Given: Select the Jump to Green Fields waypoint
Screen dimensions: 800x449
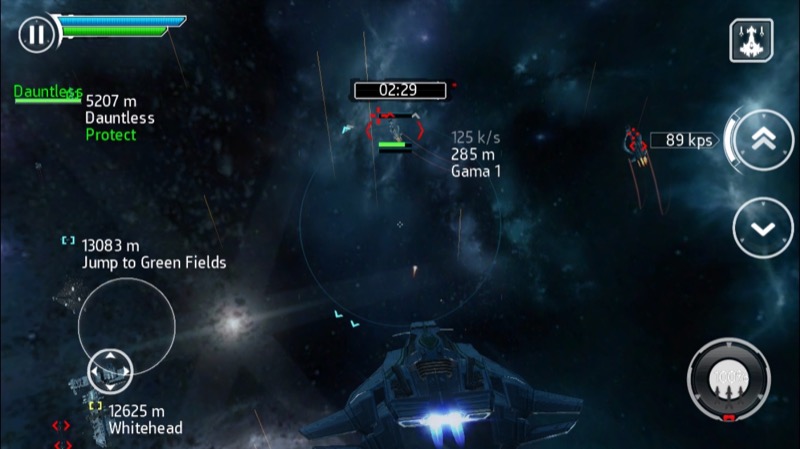Looking at the screenshot, I should tap(68, 241).
